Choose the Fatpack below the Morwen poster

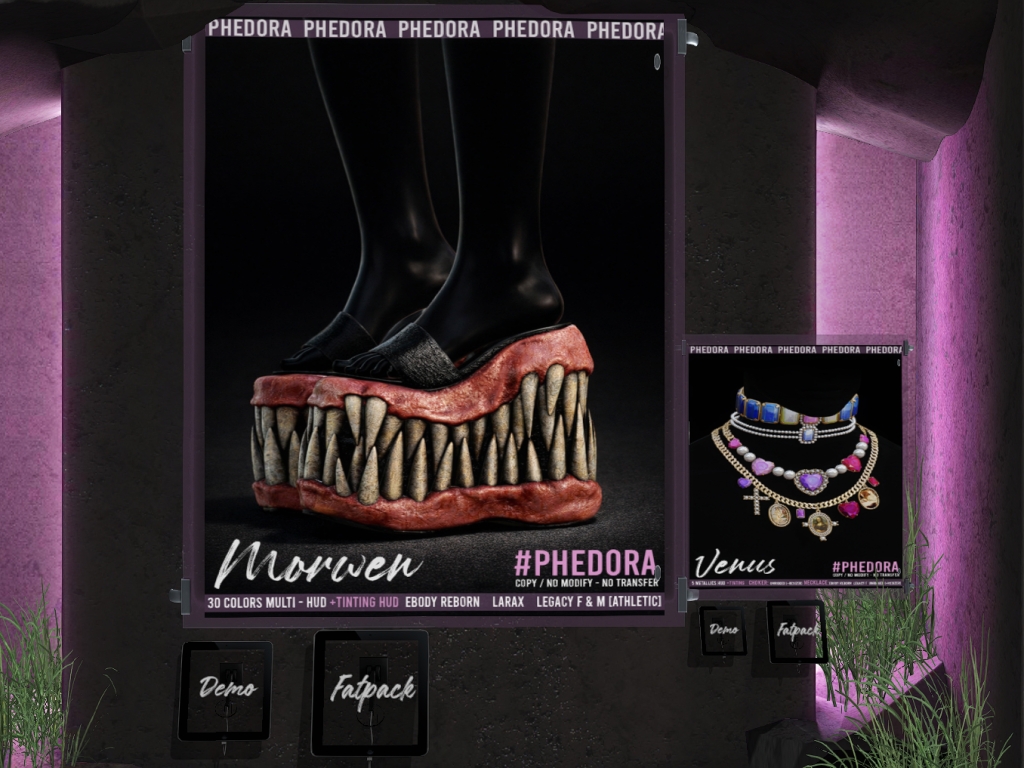370,691
